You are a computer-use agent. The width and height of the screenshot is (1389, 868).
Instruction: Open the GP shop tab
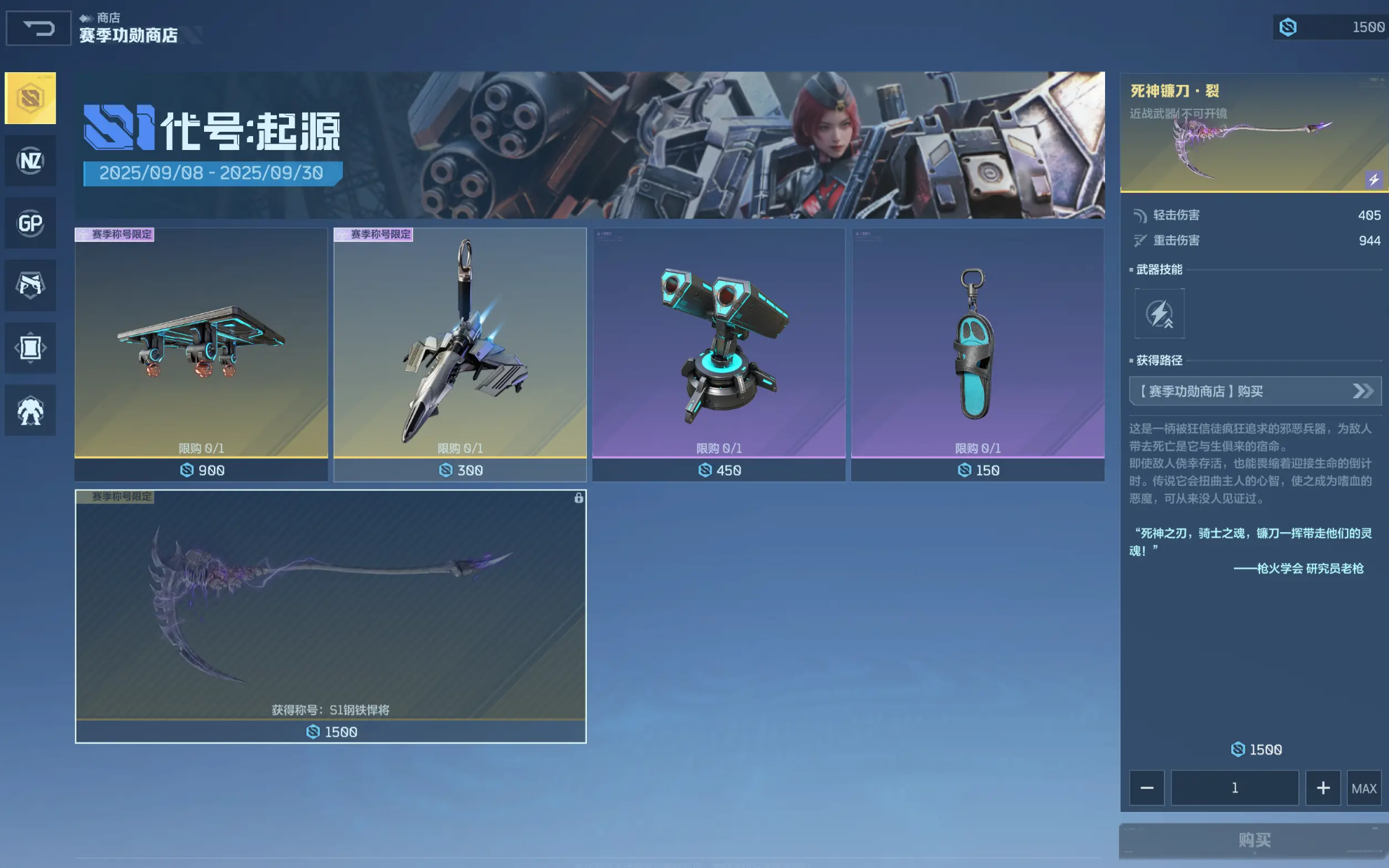(30, 224)
